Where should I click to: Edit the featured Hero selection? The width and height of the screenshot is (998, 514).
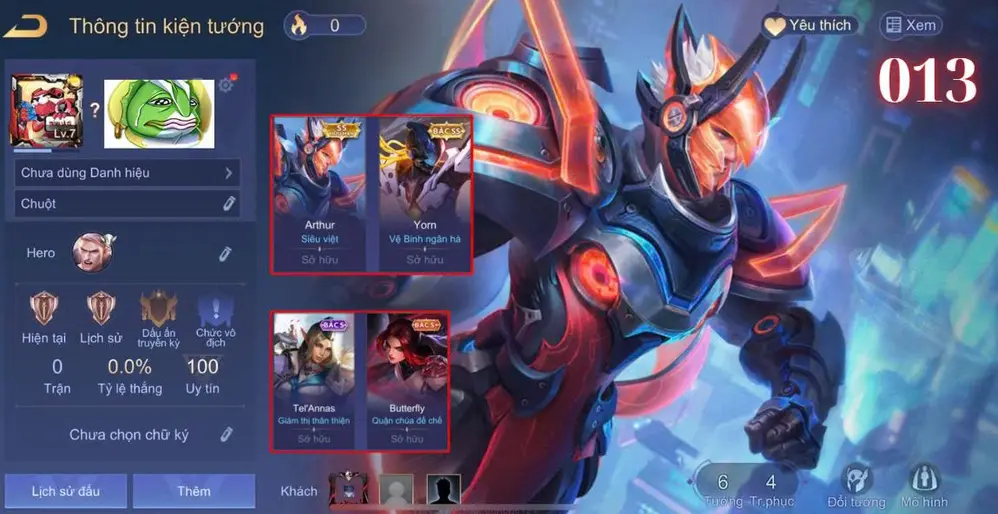pos(226,254)
